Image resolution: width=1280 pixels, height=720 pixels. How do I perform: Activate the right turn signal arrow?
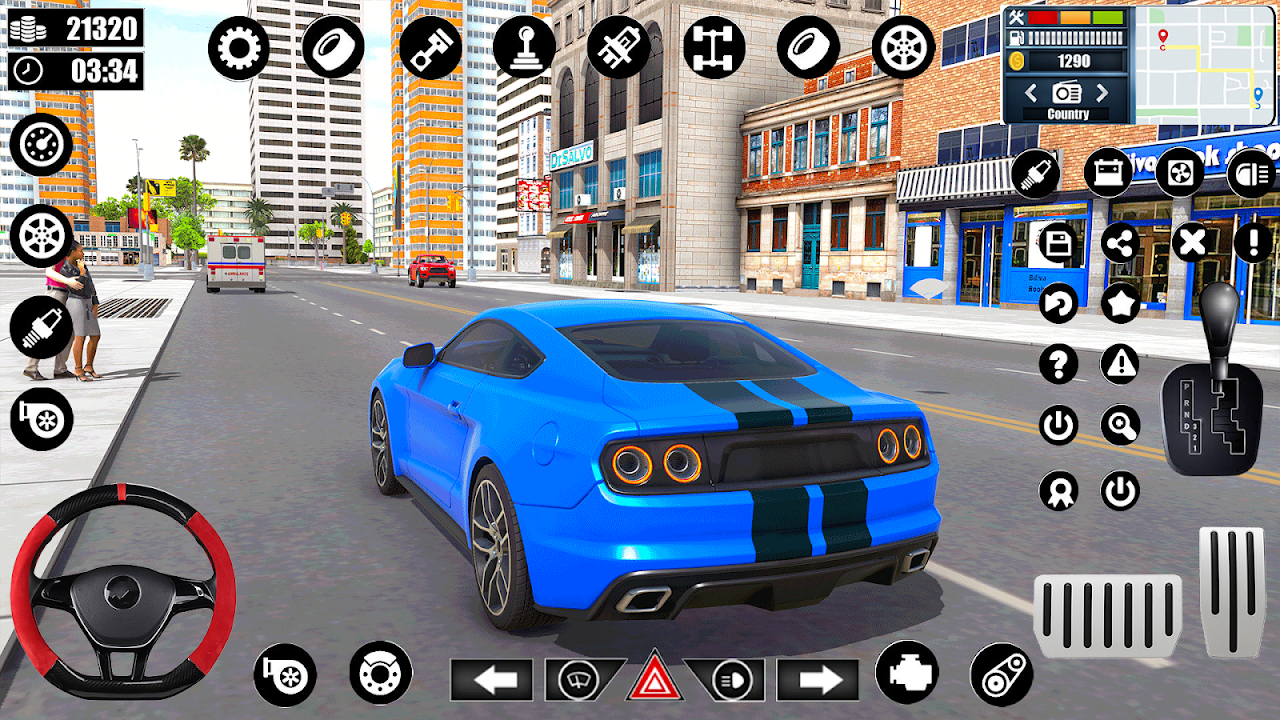click(817, 681)
